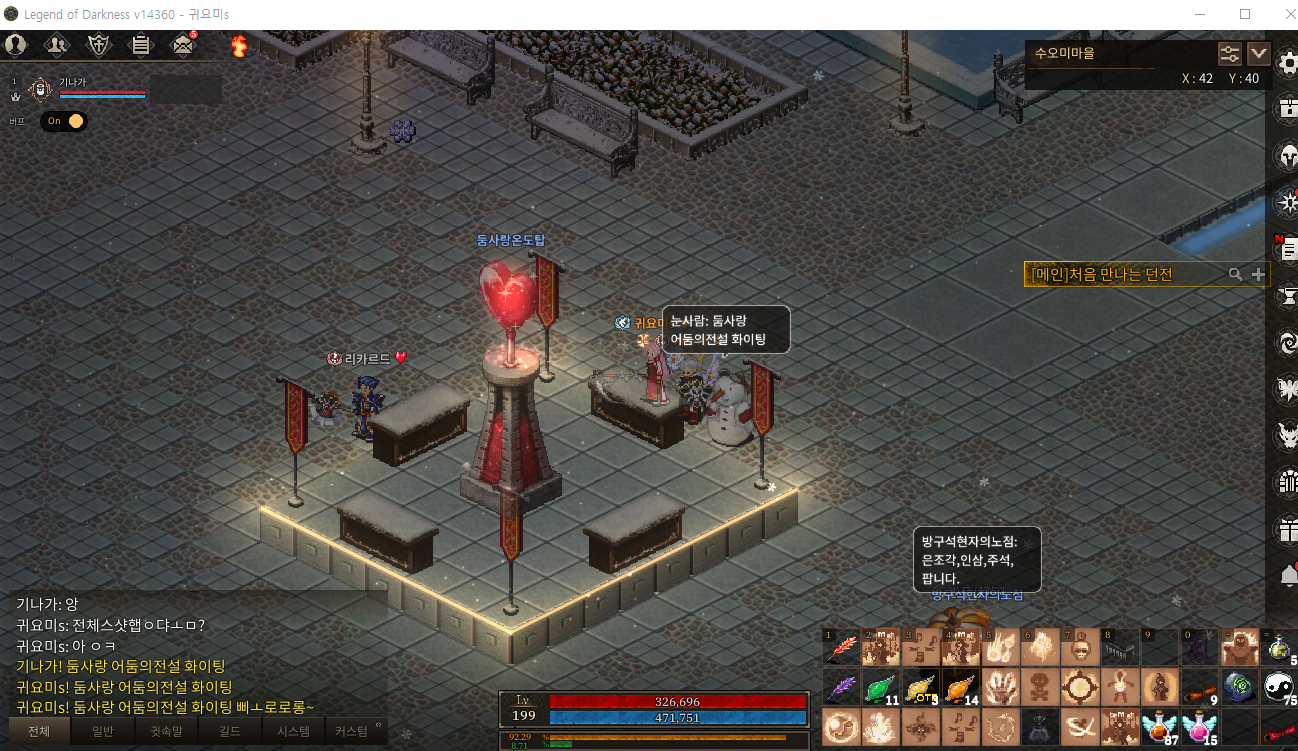Open the friends list icon
Image resolution: width=1298 pixels, height=751 pixels.
pos(57,44)
